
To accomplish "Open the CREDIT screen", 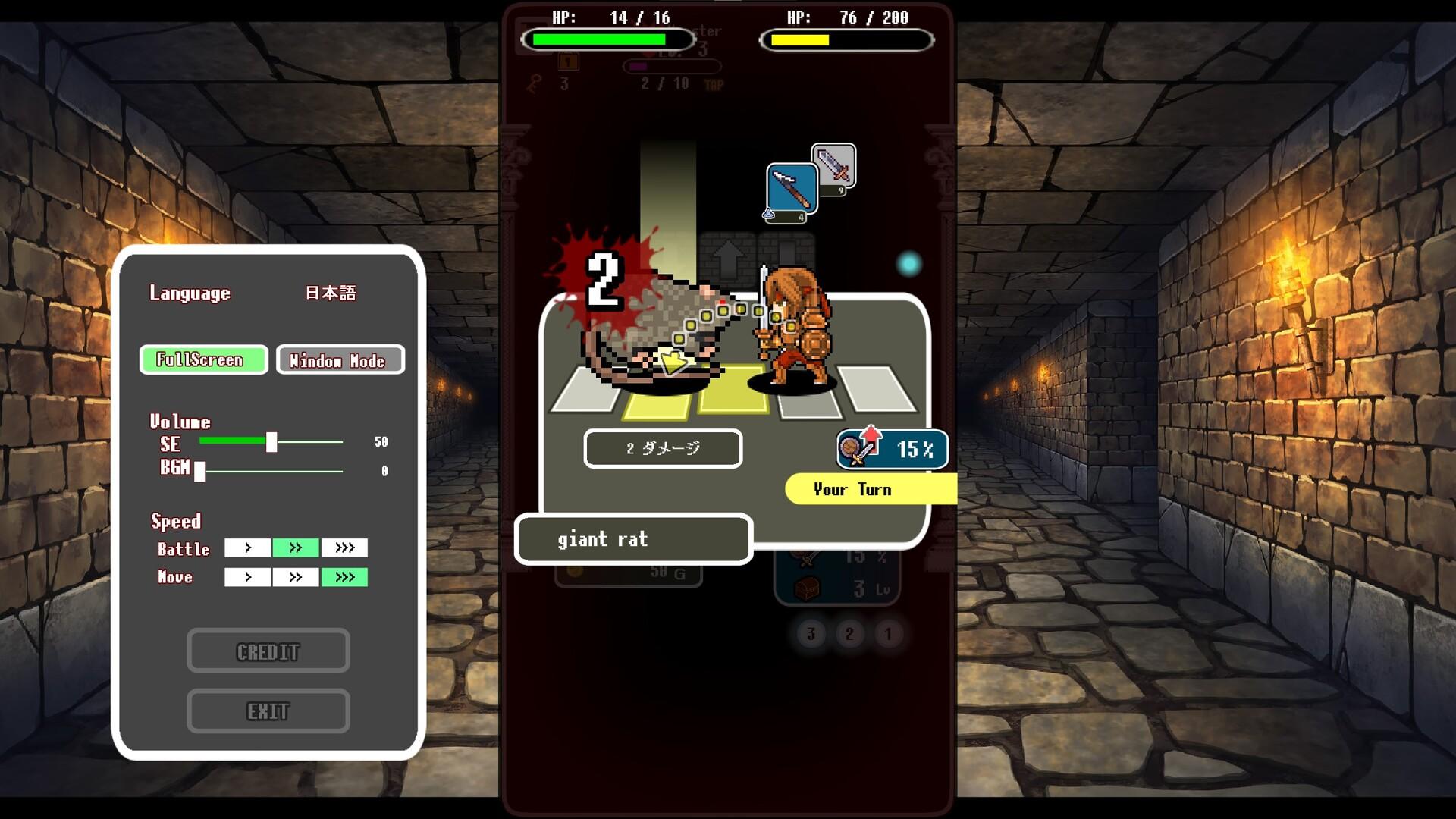I will click(268, 651).
